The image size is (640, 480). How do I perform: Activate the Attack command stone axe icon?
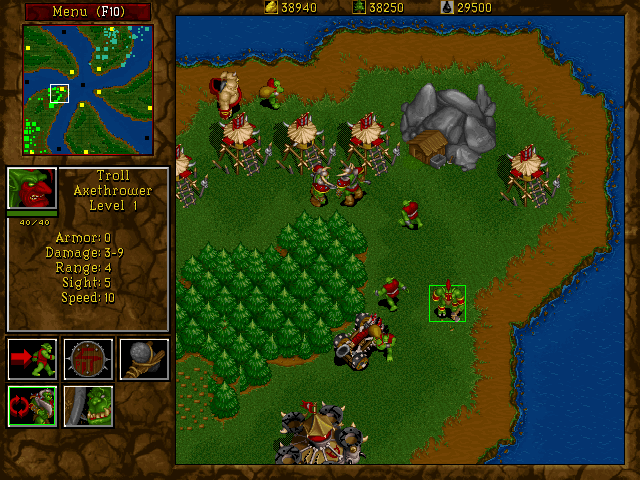coord(144,358)
